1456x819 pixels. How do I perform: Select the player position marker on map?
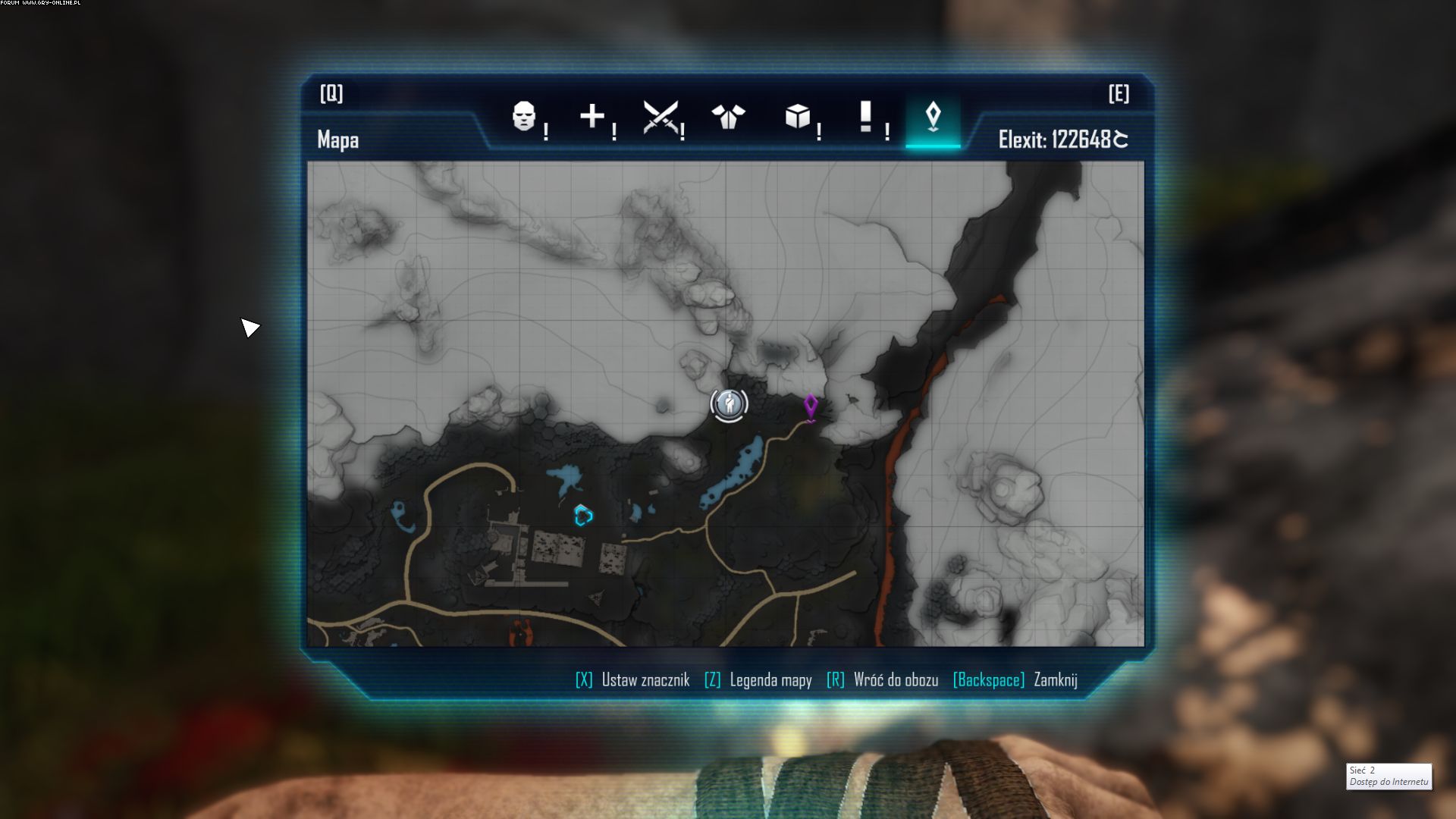[x=730, y=404]
